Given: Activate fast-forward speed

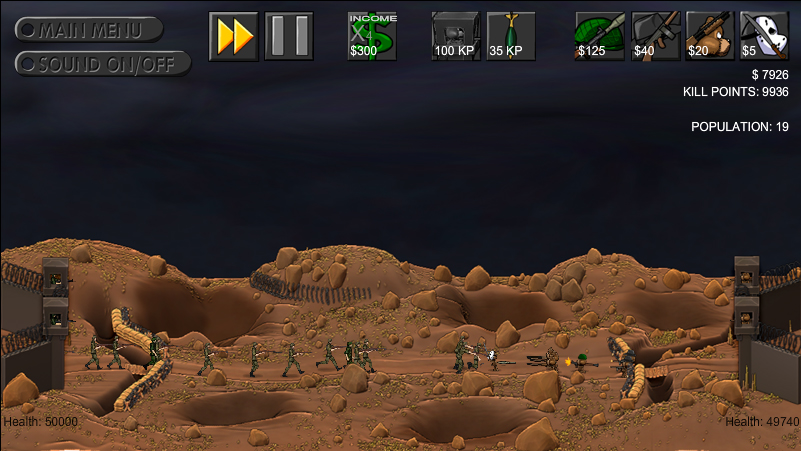Looking at the screenshot, I should (234, 36).
